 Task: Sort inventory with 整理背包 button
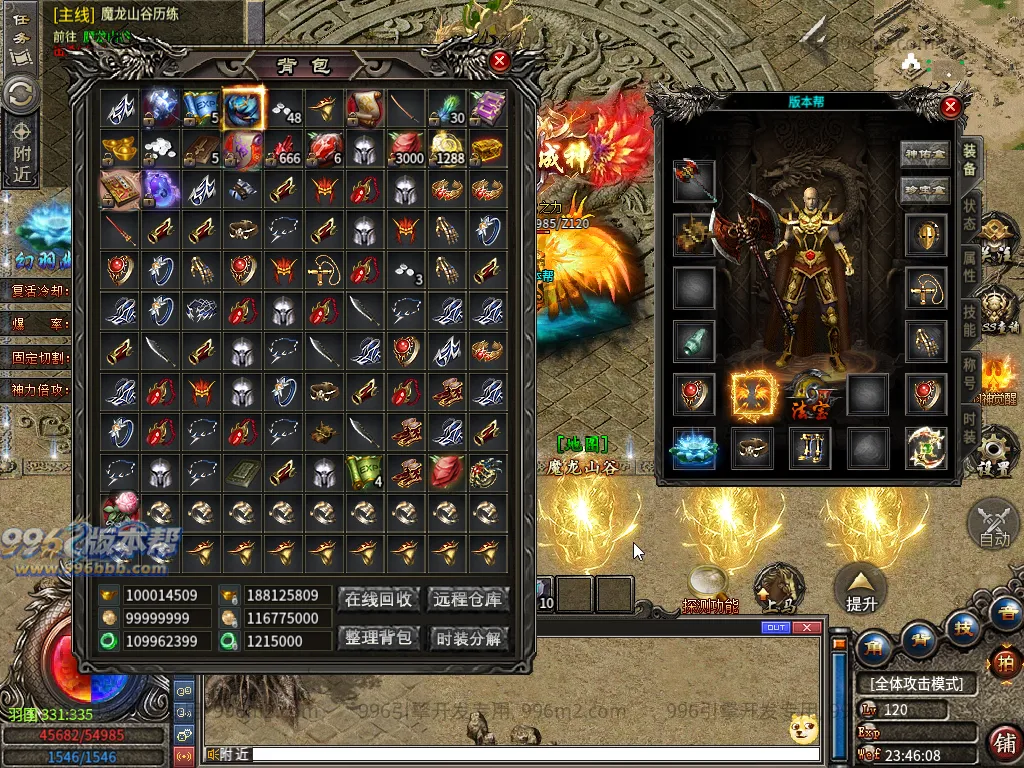coord(379,637)
